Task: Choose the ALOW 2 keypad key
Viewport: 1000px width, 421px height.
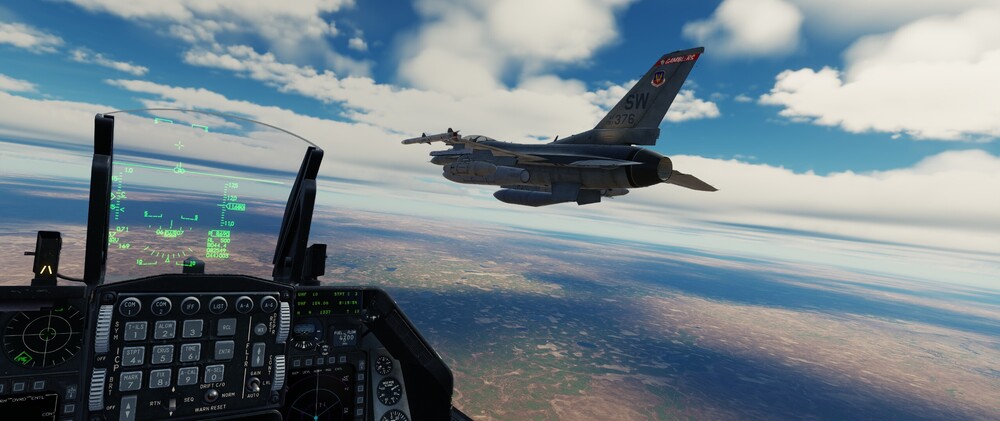Action: [x=165, y=329]
